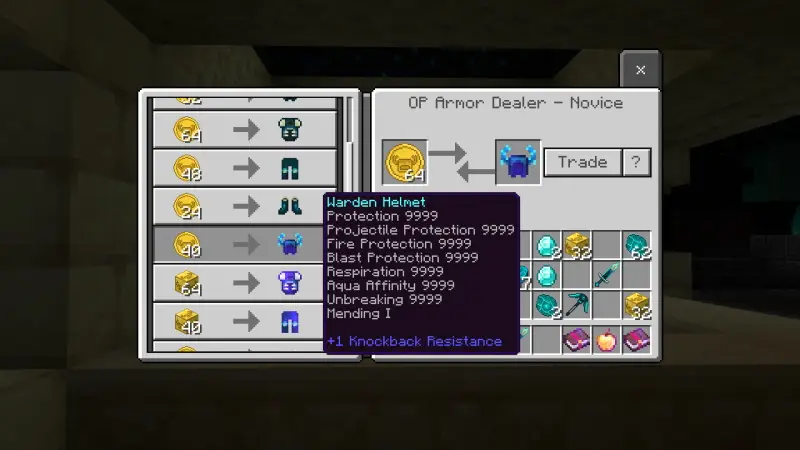Select the golden apple in the hotbar

[x=606, y=340]
